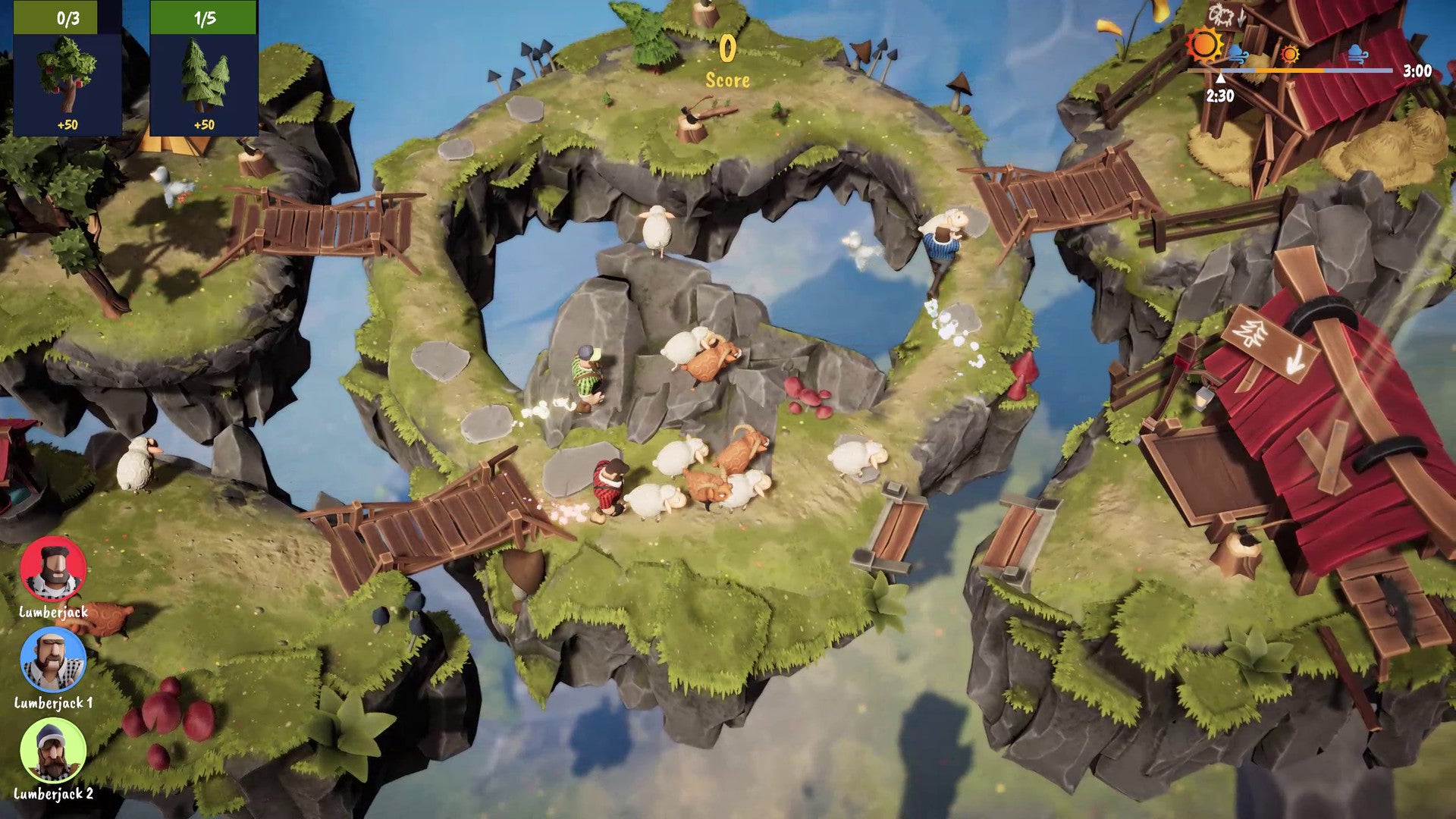Select the apple tree objective card
The height and width of the screenshot is (819, 1456).
pos(67,69)
